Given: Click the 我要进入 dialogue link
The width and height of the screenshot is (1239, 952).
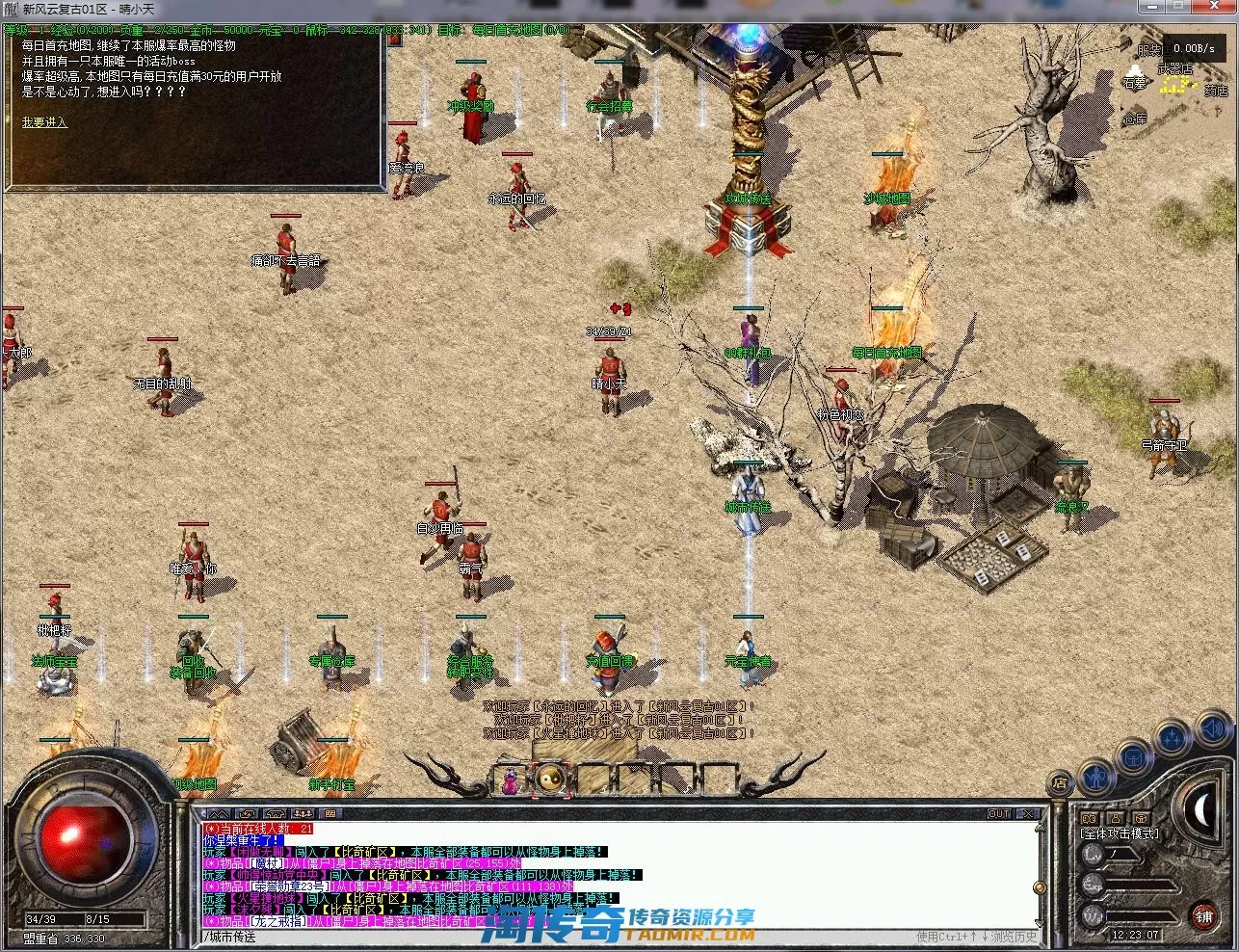Looking at the screenshot, I should [44, 122].
